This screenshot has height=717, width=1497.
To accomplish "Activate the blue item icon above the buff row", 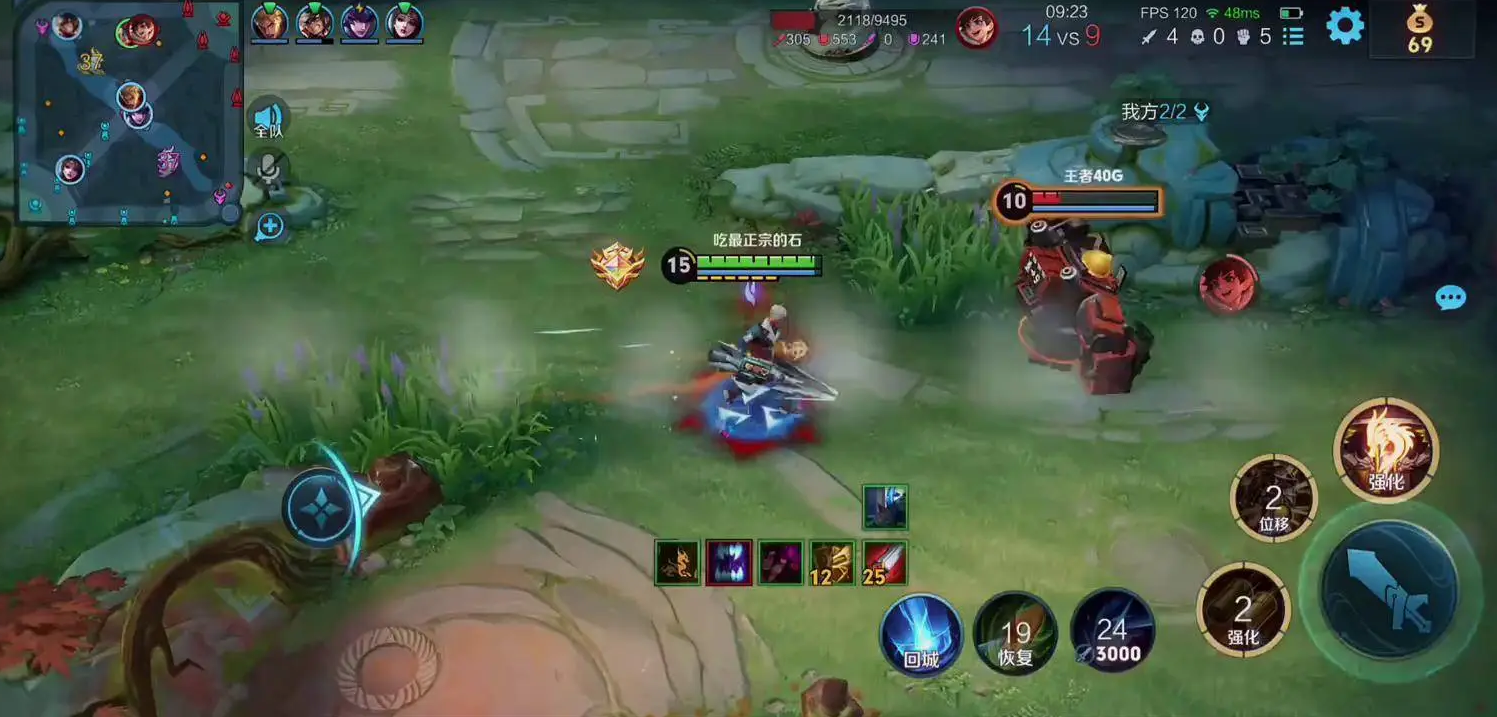I will [x=885, y=507].
